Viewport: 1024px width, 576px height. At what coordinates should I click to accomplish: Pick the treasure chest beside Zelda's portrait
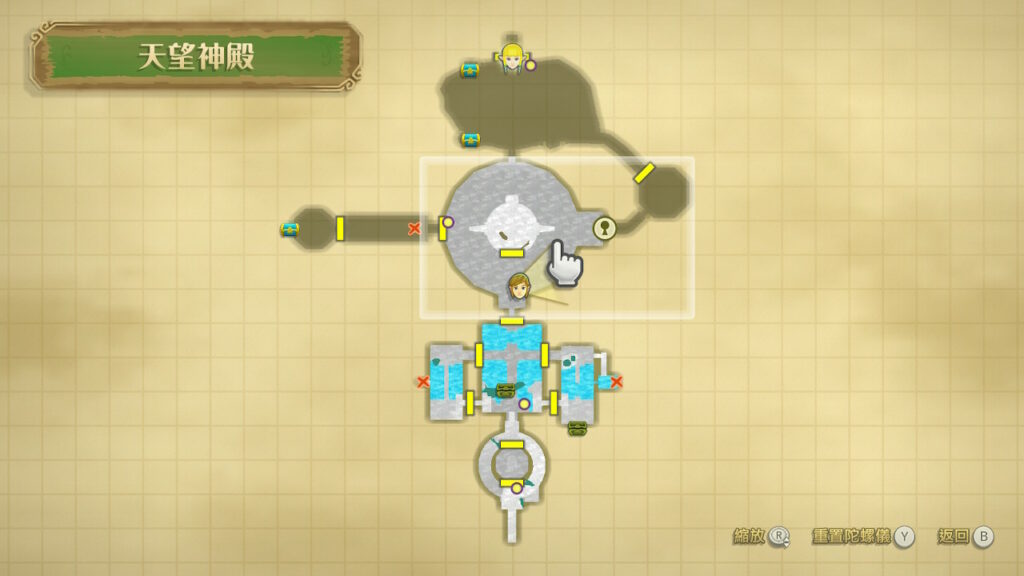point(470,70)
